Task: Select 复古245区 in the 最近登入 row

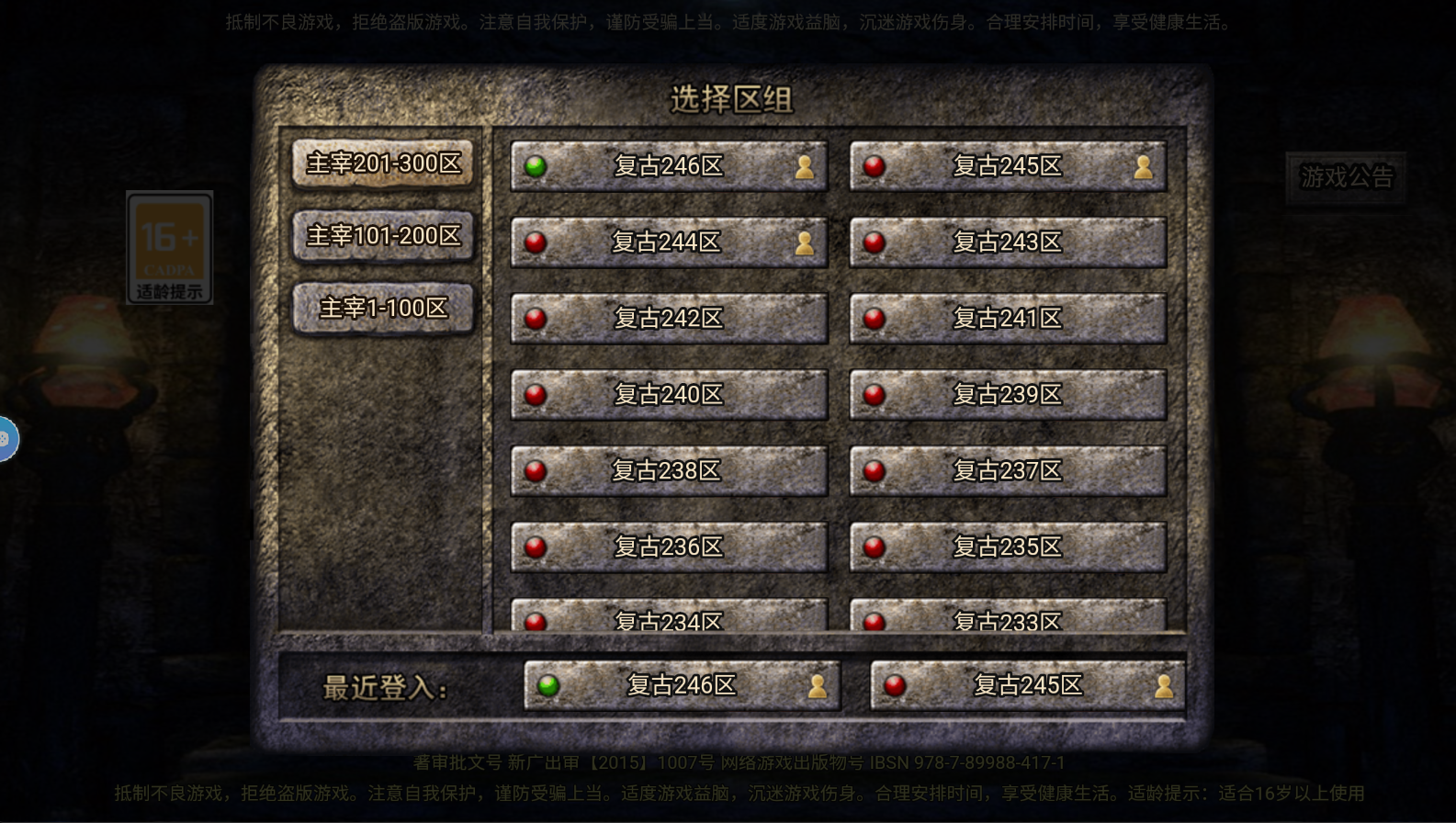Action: click(x=1028, y=686)
